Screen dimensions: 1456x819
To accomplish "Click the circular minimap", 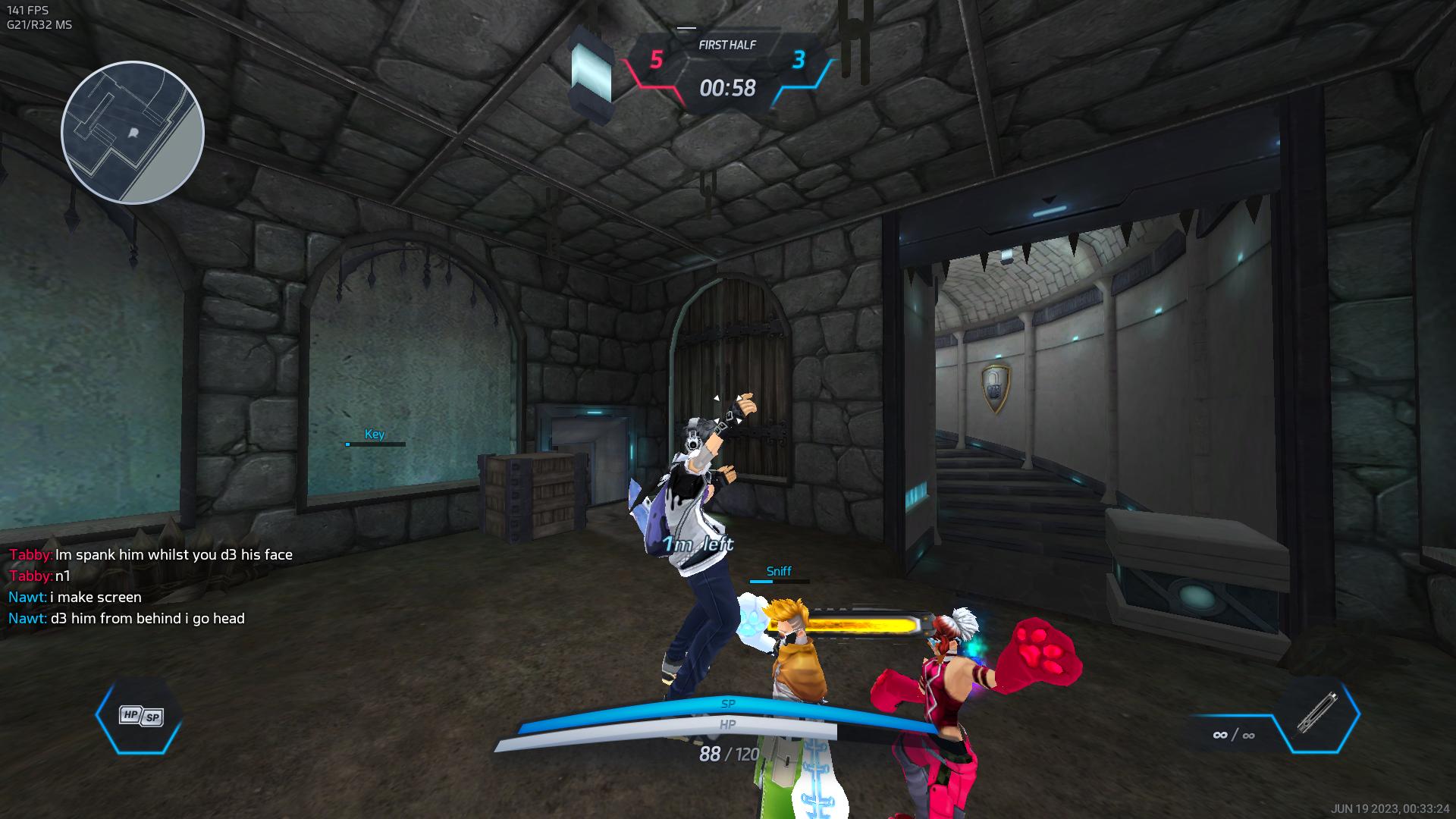I will coord(133,133).
